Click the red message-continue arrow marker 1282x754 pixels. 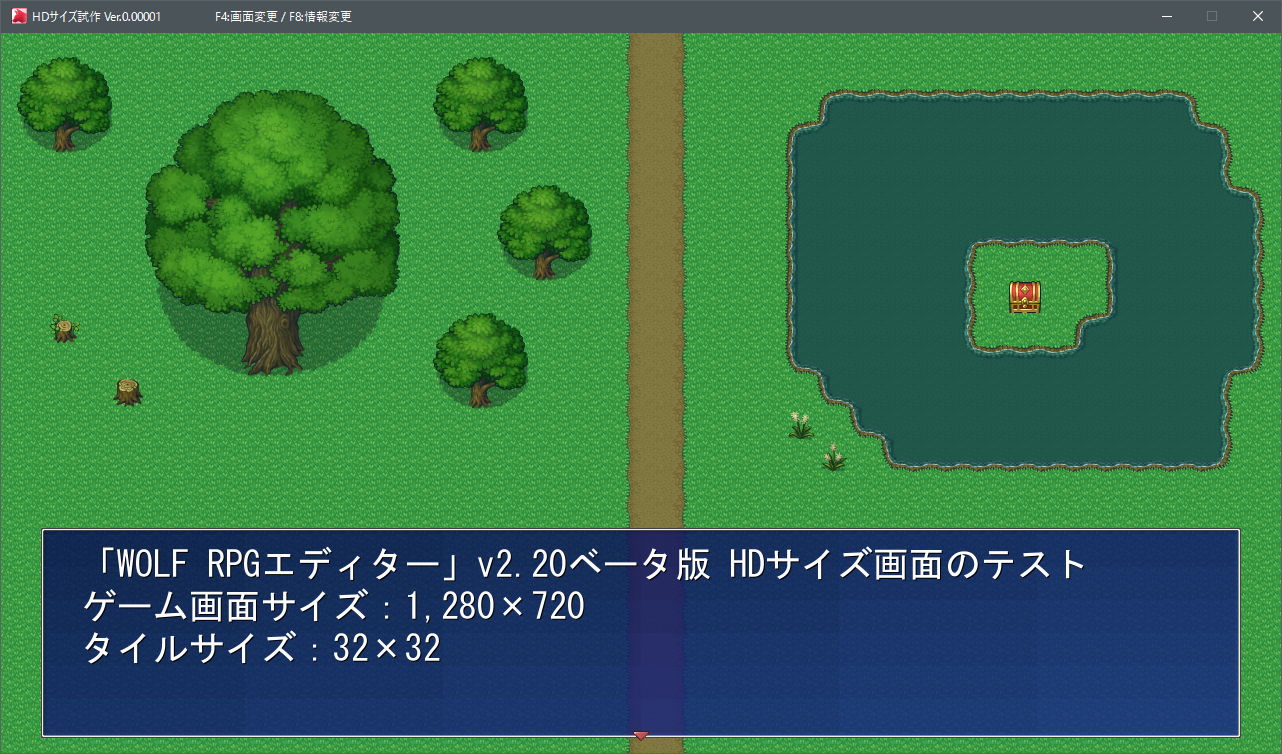pos(640,734)
